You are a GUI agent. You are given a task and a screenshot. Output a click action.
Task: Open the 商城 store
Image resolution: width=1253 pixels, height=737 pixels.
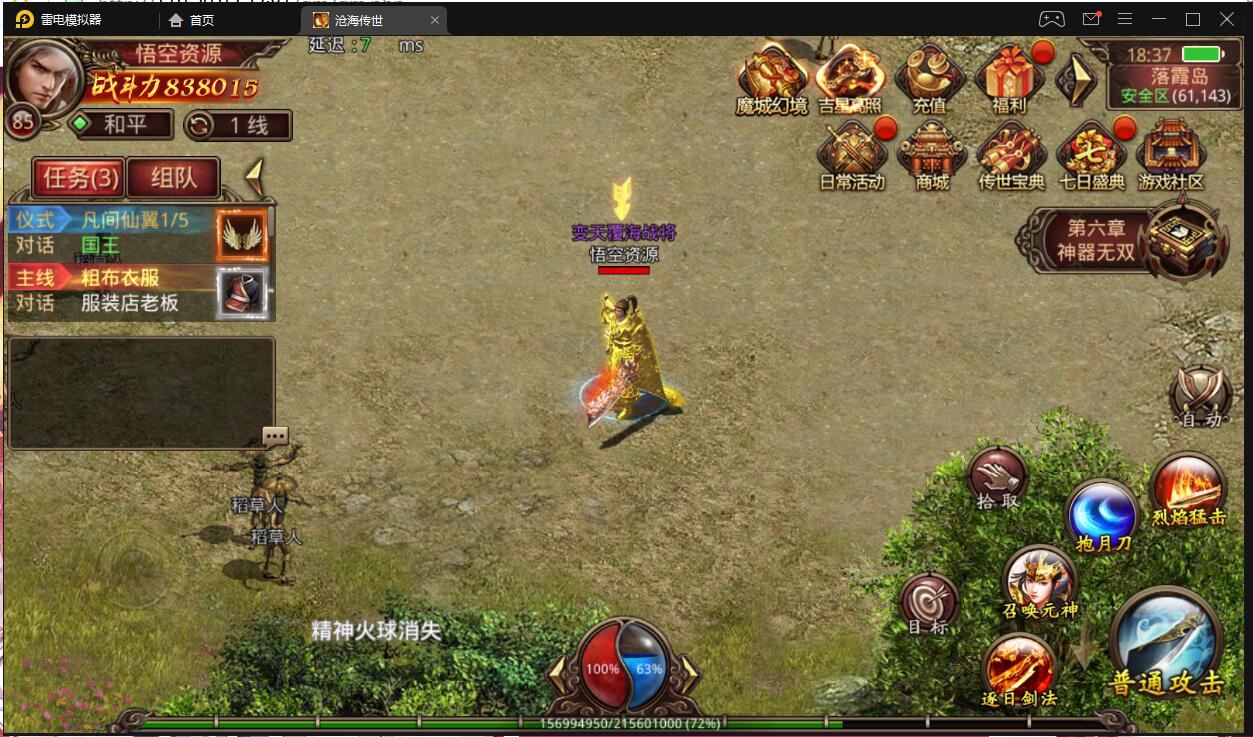[931, 155]
